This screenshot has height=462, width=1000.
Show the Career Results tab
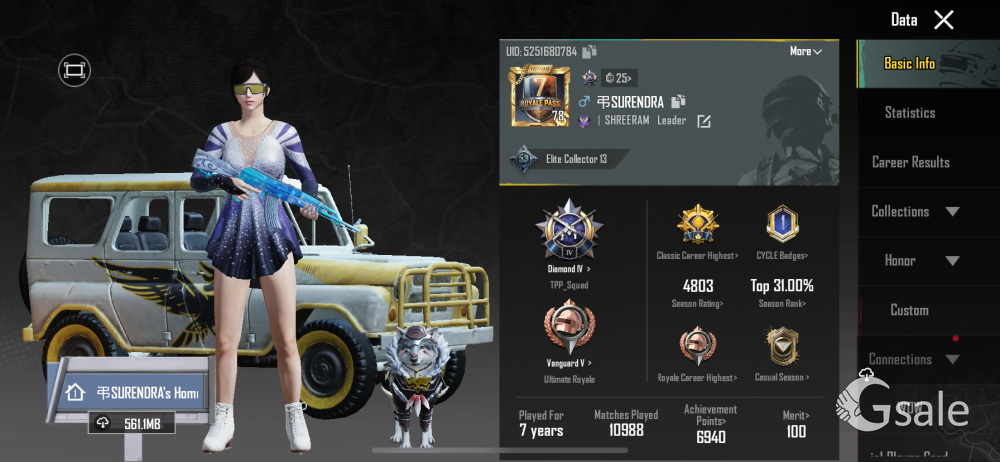click(910, 162)
